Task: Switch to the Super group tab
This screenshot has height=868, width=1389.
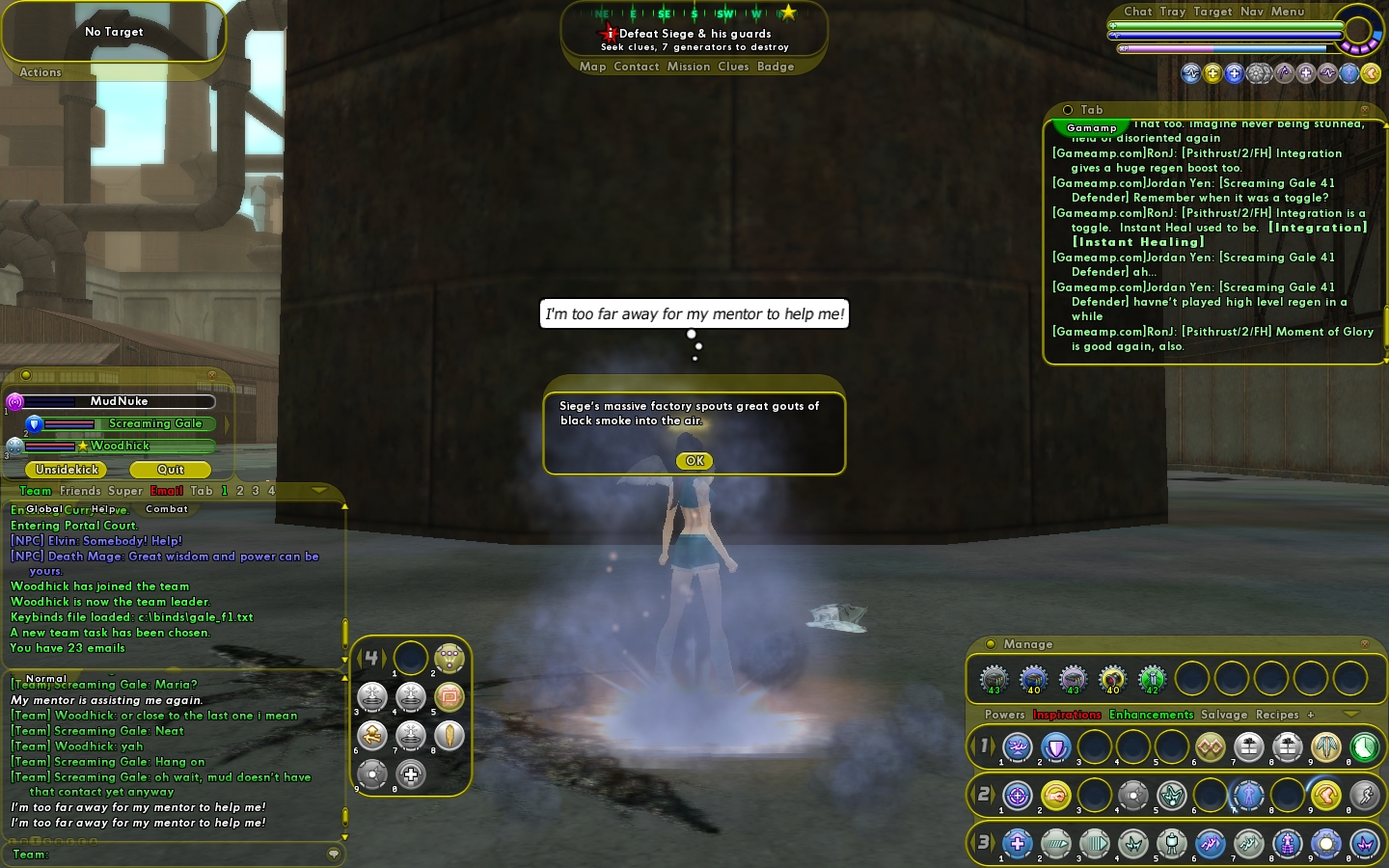Action: [x=125, y=491]
